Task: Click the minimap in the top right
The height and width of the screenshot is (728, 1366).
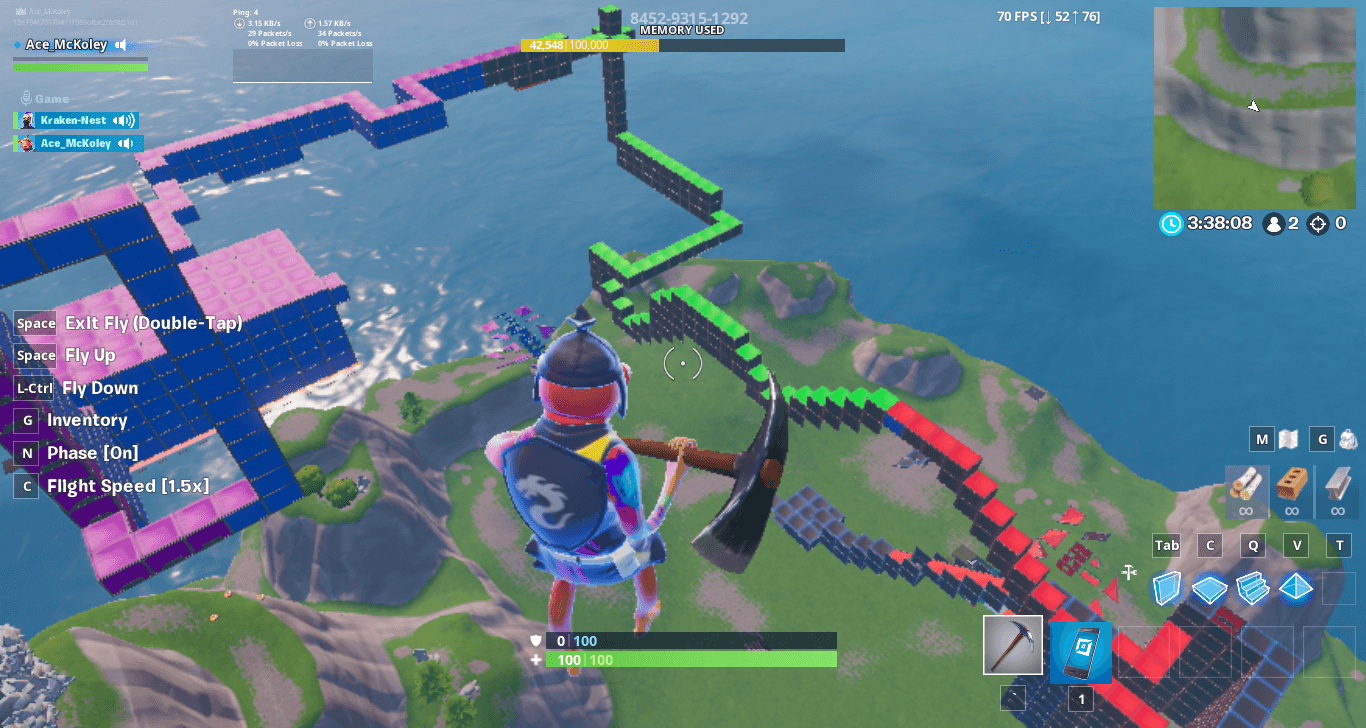Action: (x=1253, y=107)
